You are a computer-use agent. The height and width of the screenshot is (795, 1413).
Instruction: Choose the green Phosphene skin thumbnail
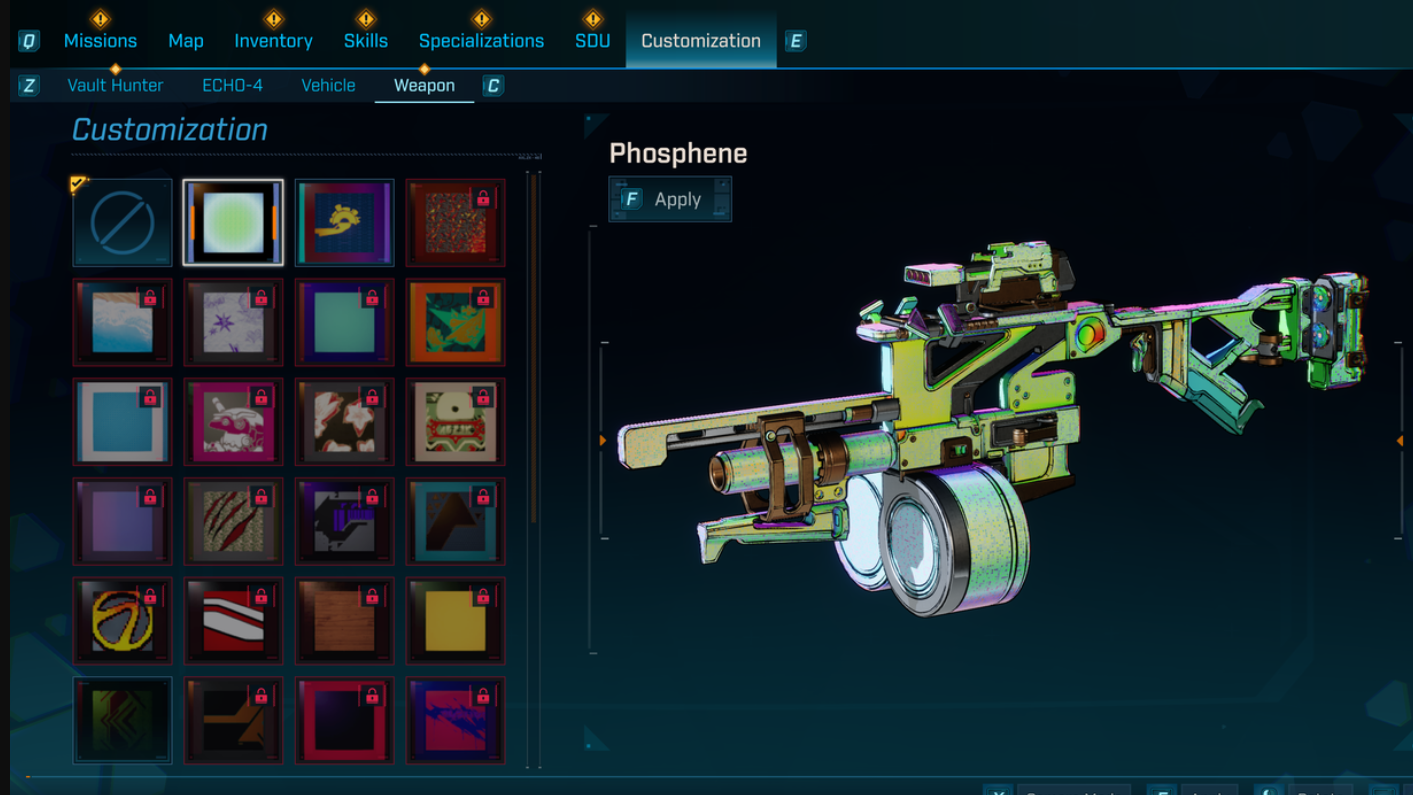click(233, 223)
